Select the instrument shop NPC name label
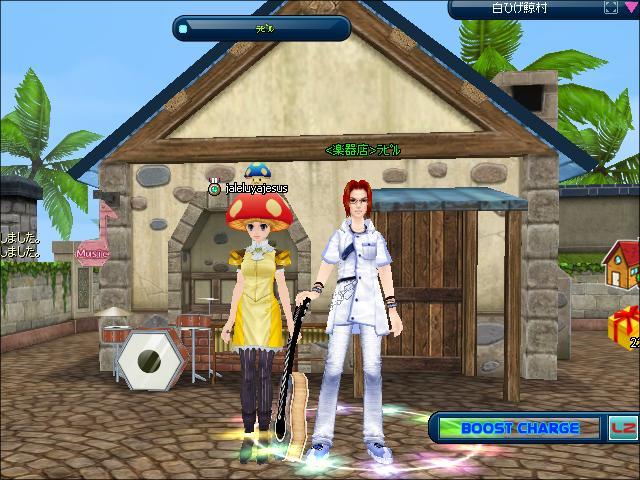The width and height of the screenshot is (640, 480). coord(362,150)
